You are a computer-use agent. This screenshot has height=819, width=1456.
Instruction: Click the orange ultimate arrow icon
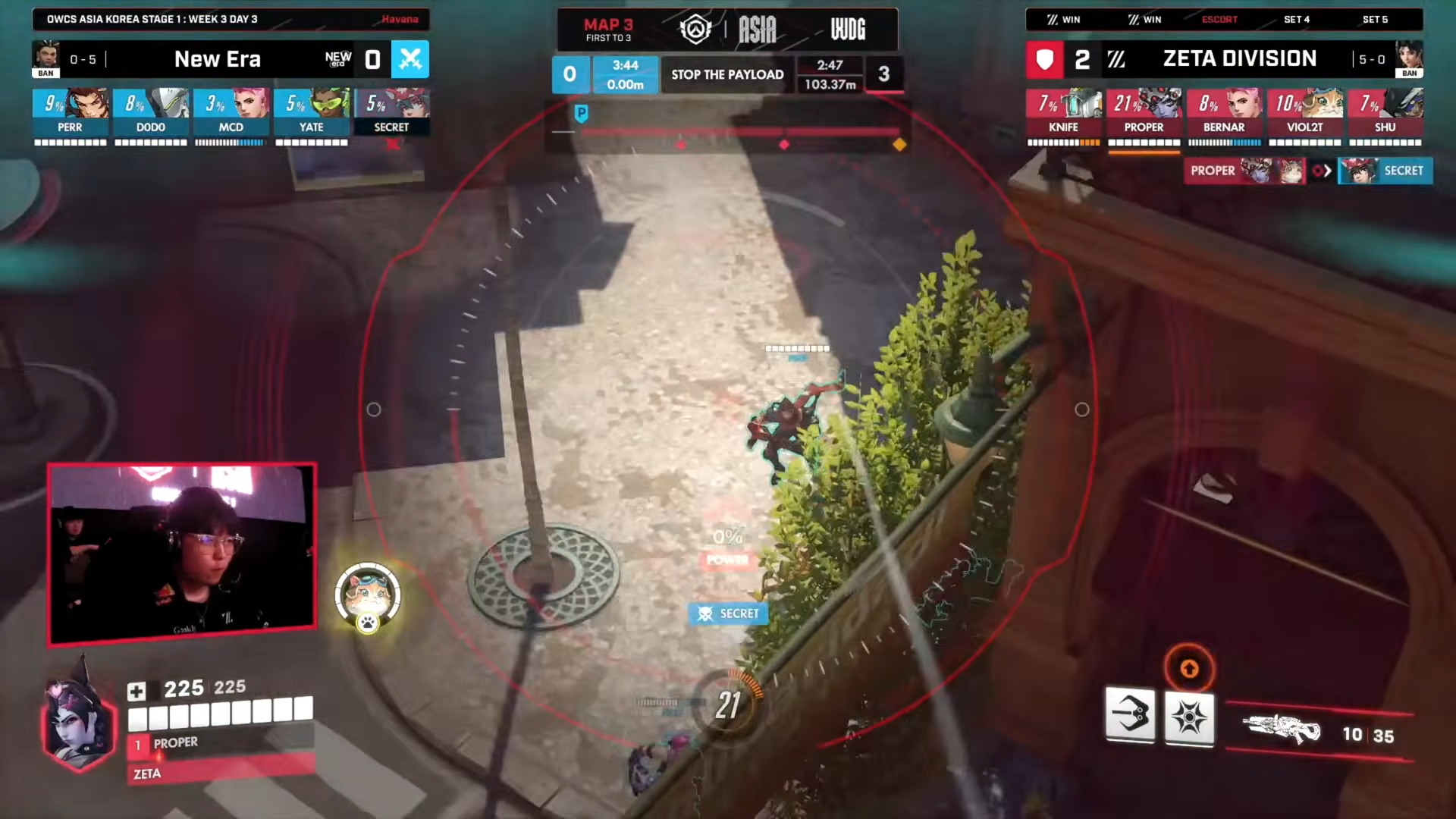1189,668
